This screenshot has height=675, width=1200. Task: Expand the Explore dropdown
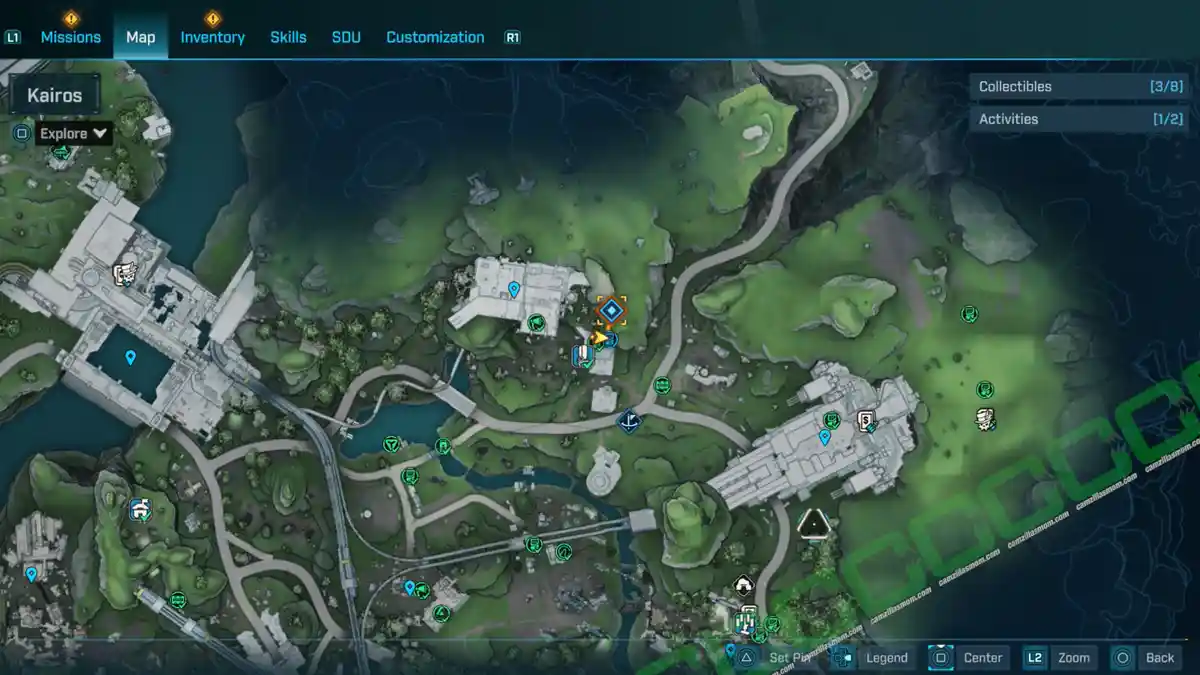74,133
